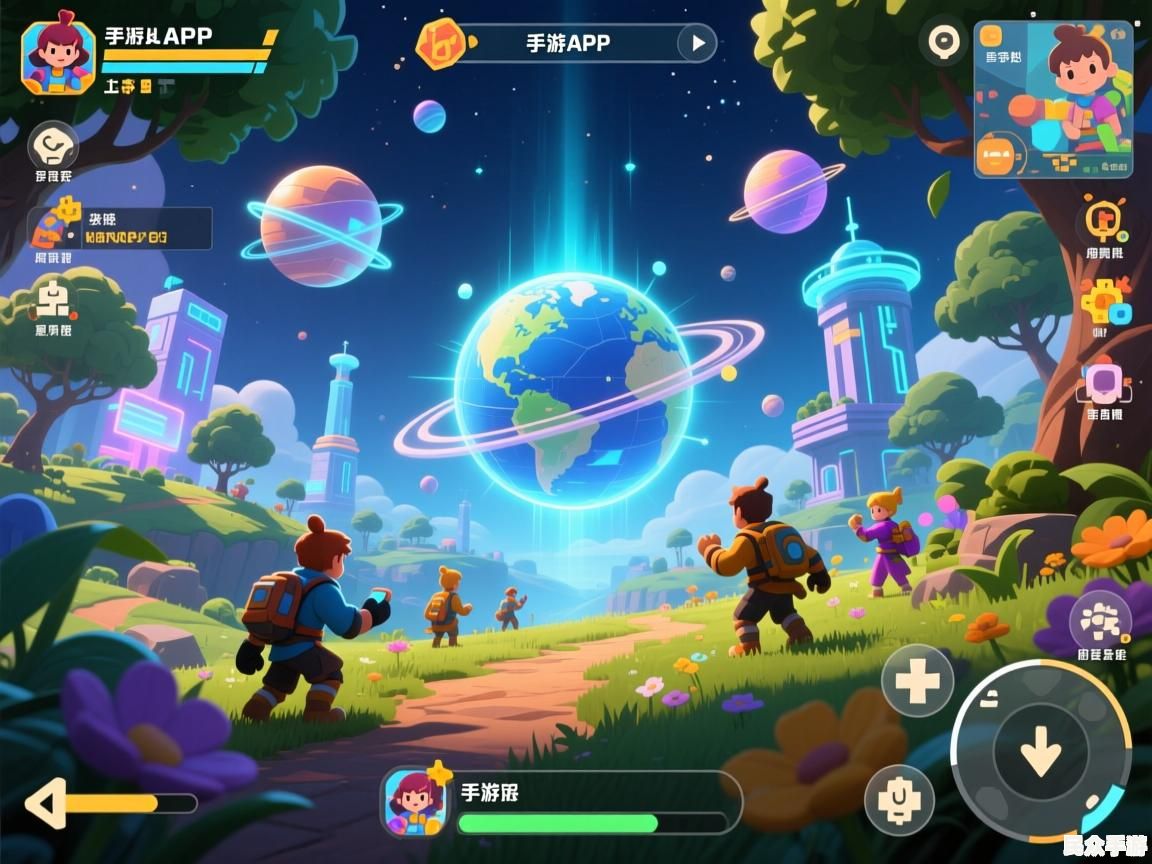Viewport: 1152px width, 864px height.
Task: Open the minimap character panel
Action: point(1053,99)
